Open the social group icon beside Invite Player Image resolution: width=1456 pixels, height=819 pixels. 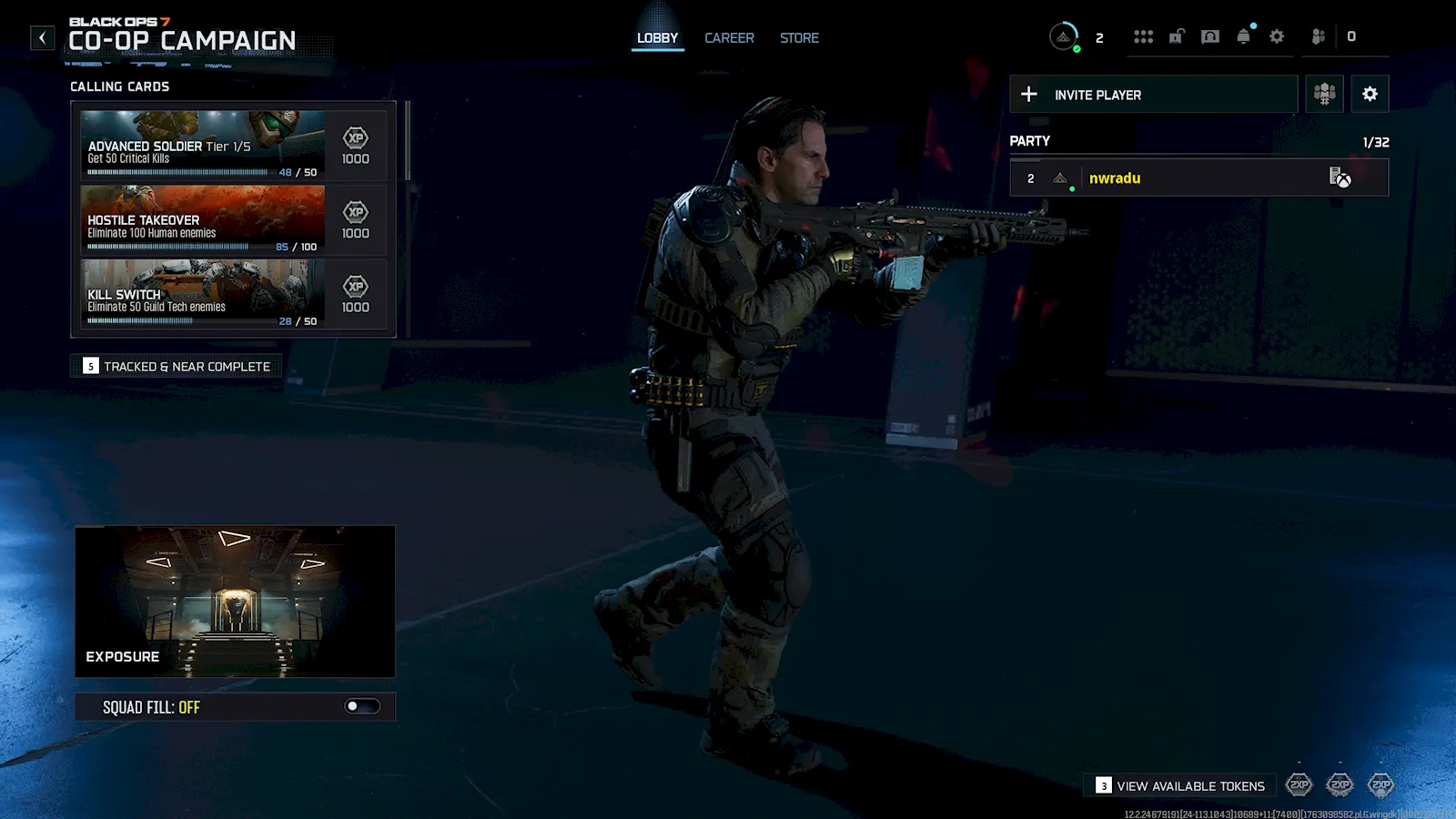pyautogui.click(x=1324, y=95)
